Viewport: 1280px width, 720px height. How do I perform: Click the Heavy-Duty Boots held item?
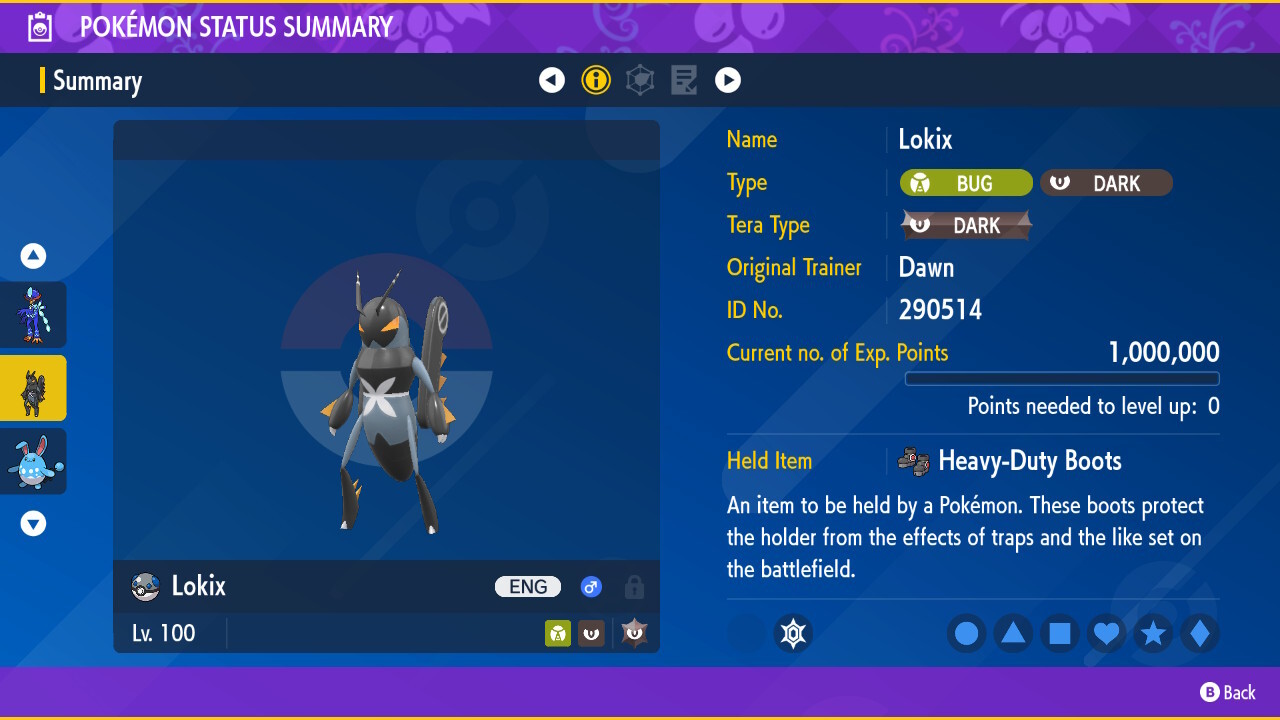click(x=1029, y=461)
